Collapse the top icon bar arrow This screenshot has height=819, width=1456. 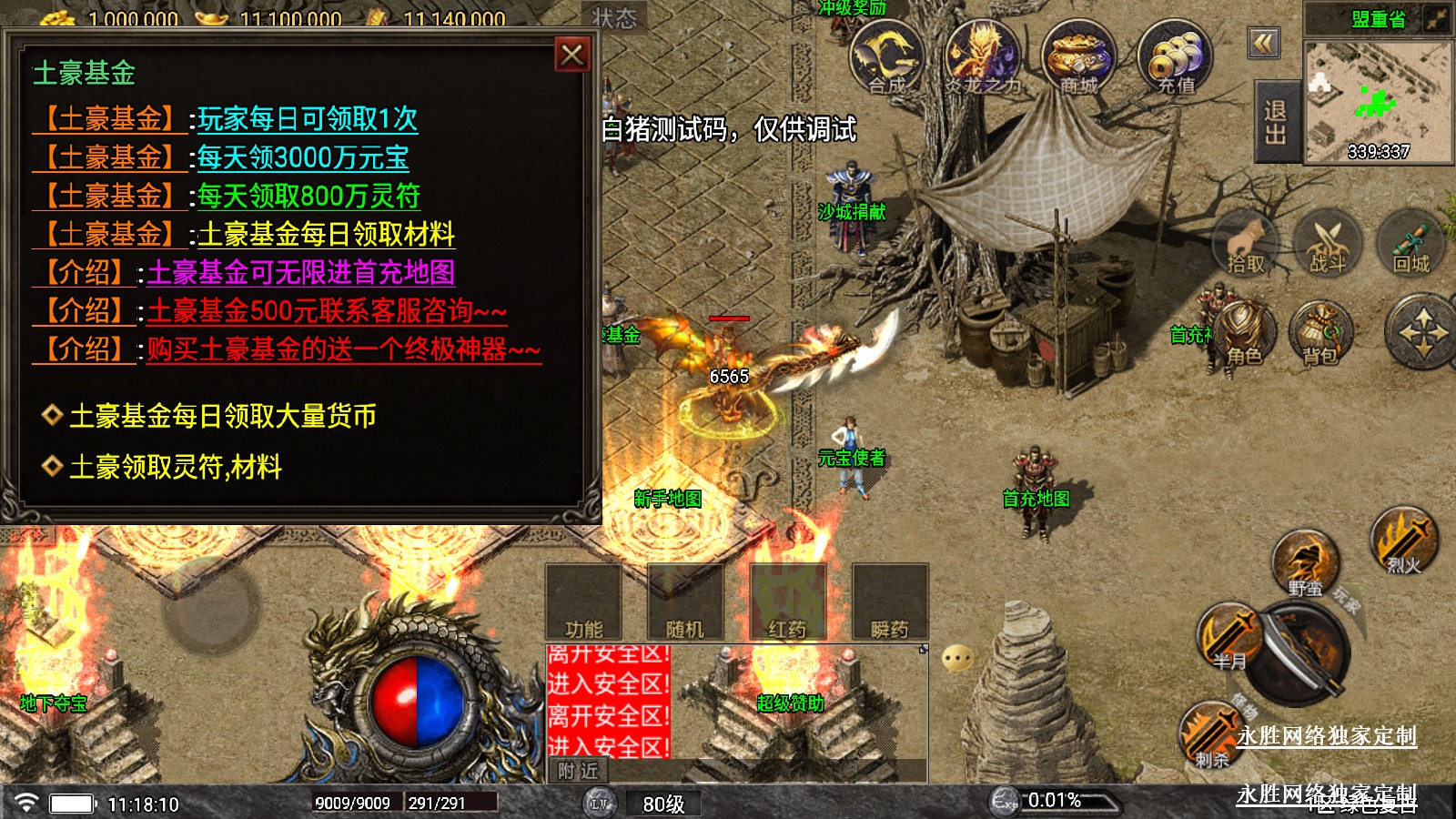click(x=1264, y=43)
